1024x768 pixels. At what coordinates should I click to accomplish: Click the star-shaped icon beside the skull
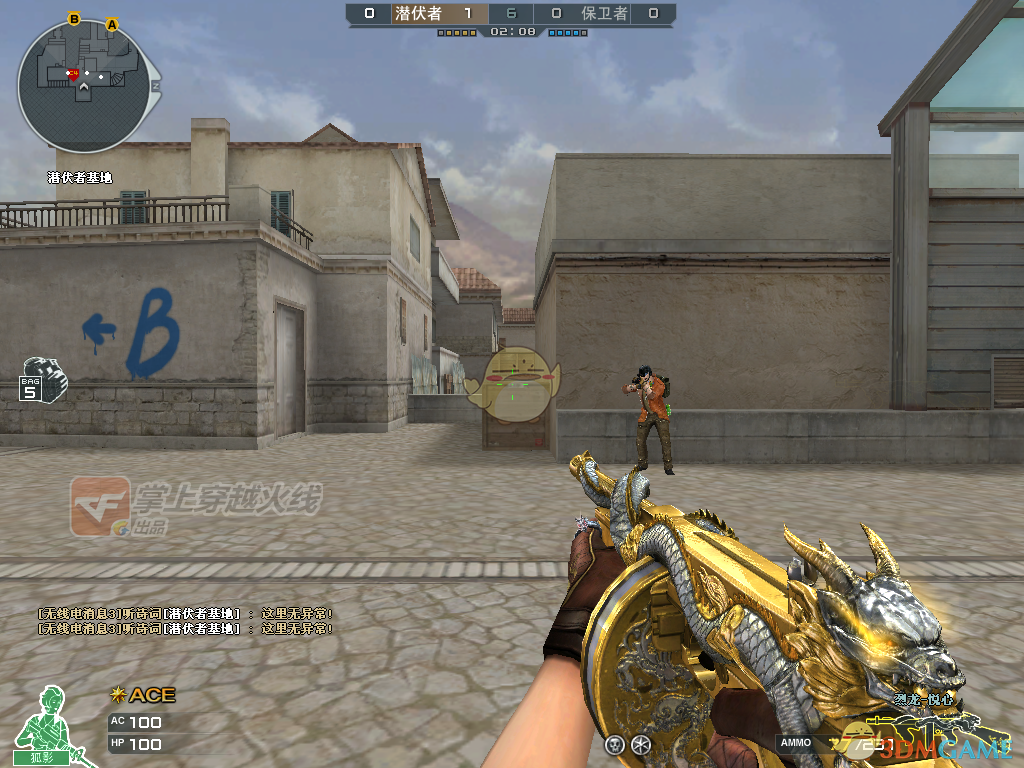641,744
